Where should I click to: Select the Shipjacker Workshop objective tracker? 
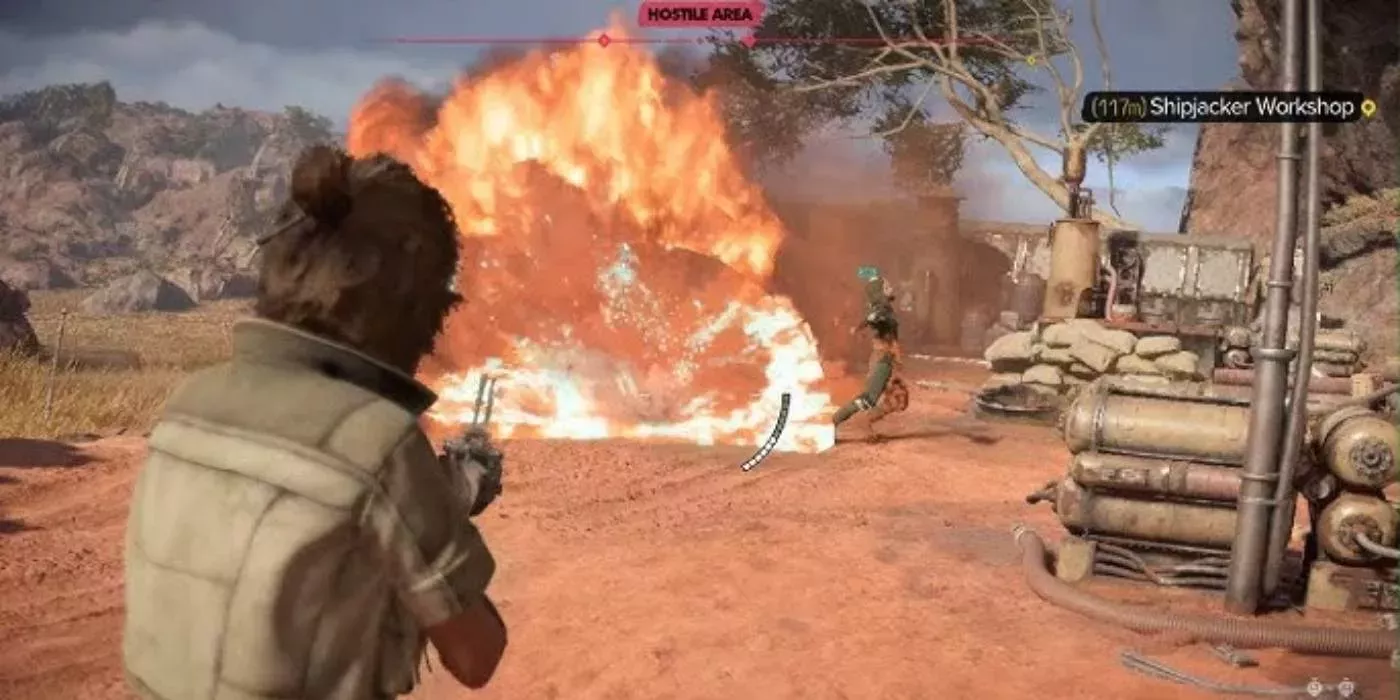[1221, 107]
